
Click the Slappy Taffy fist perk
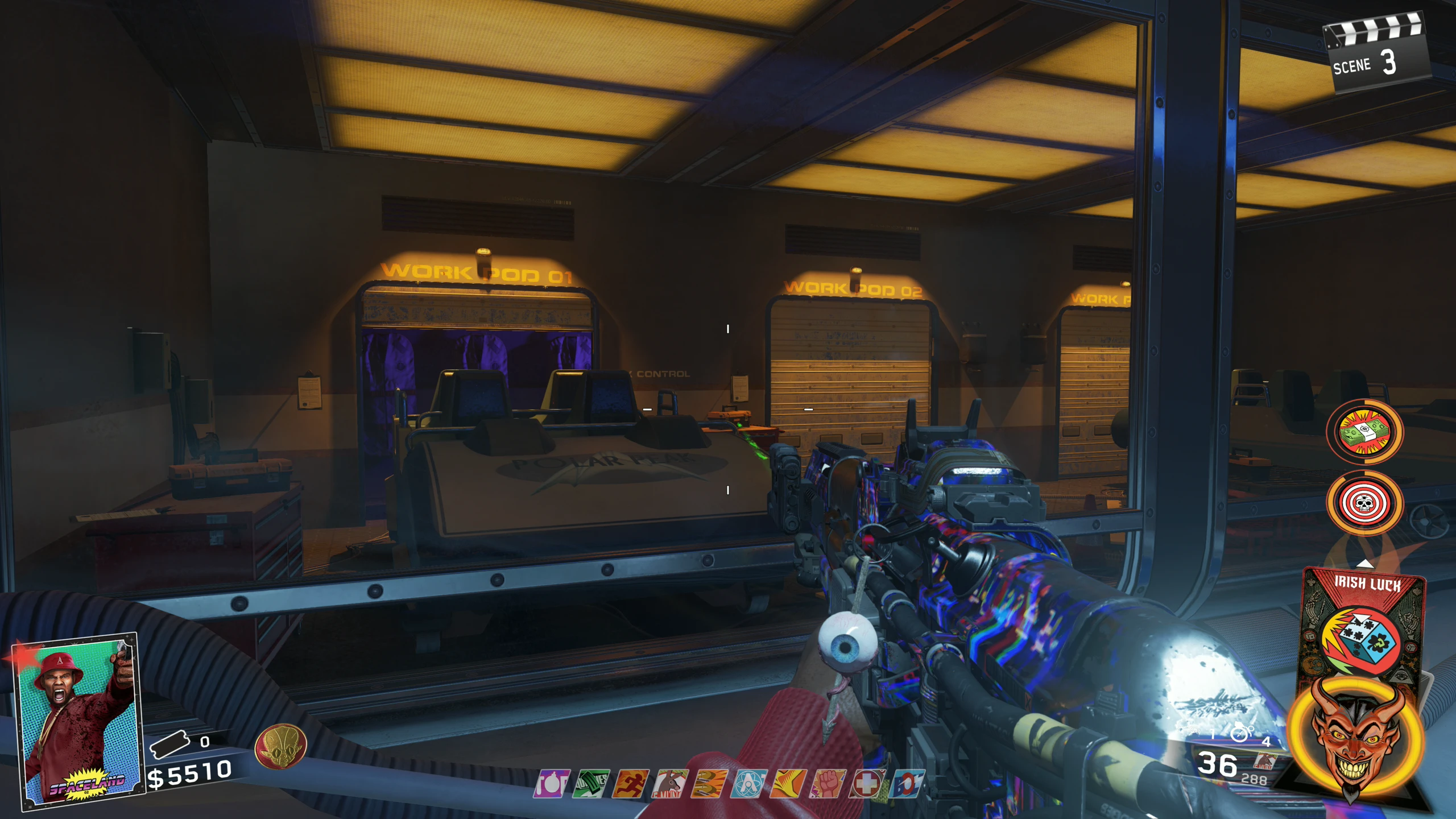828,784
